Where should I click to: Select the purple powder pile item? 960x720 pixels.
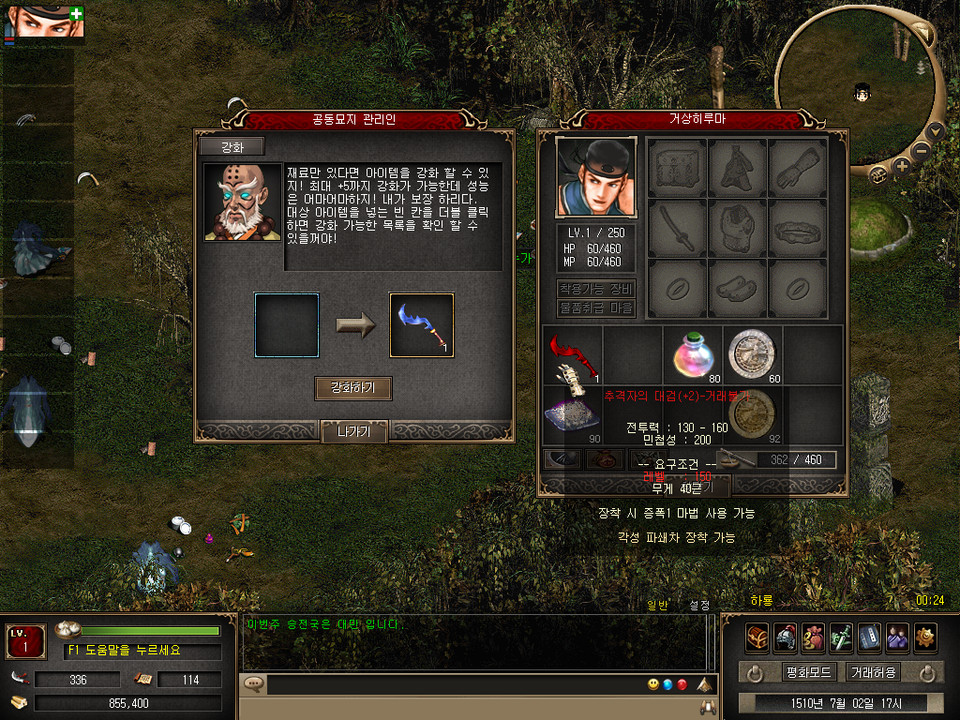[573, 413]
